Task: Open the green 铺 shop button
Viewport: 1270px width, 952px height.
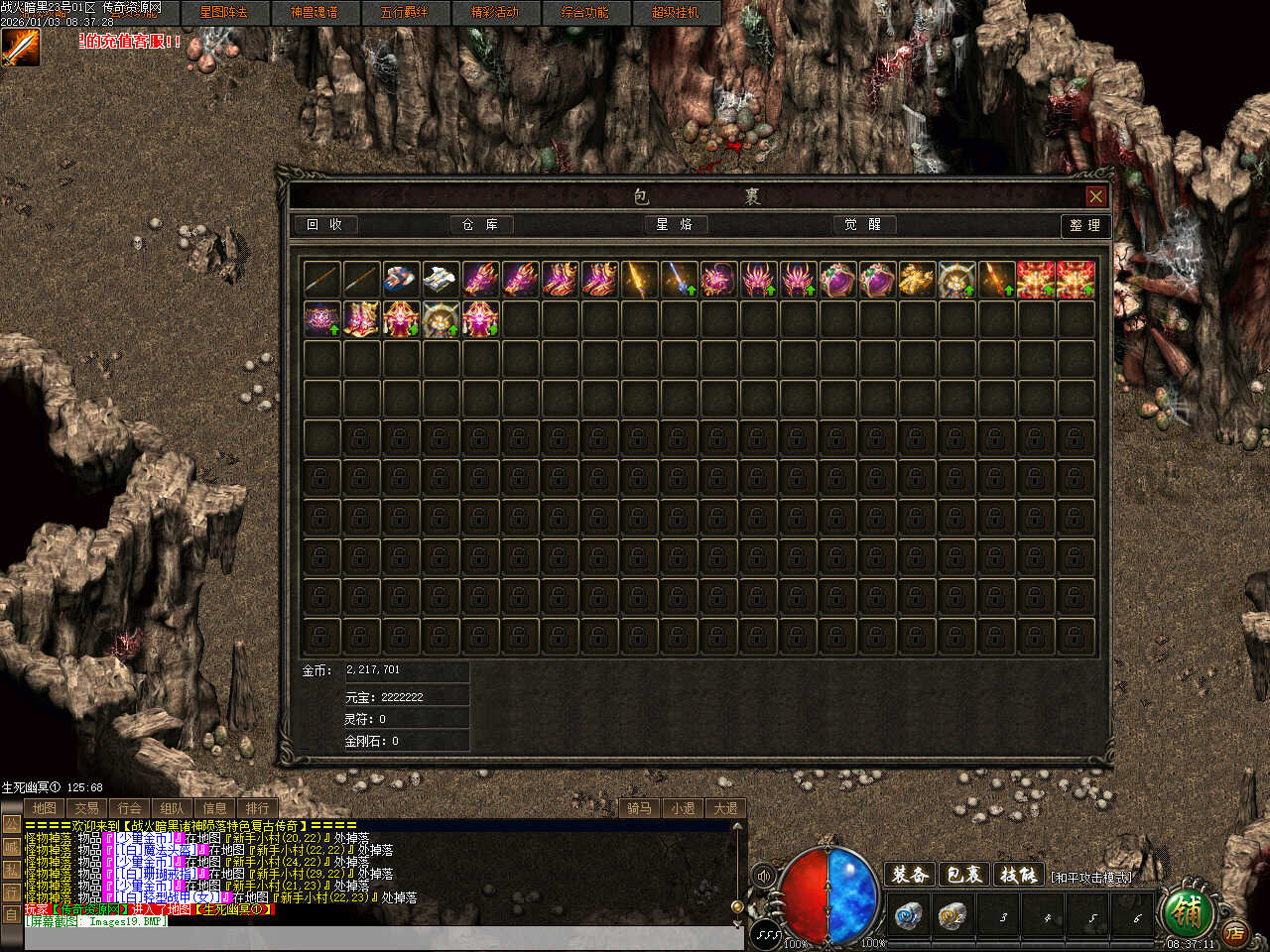Action: click(x=1186, y=910)
